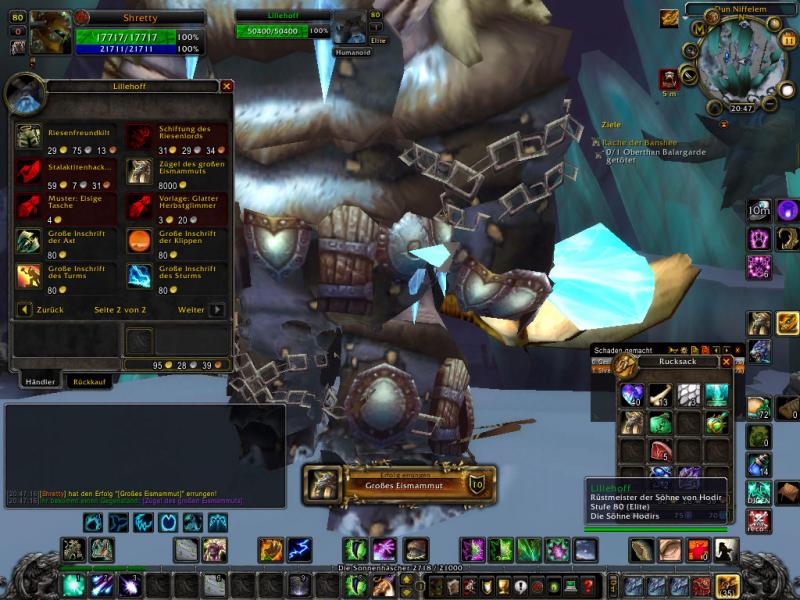Switch to the Händler tab

(40, 382)
